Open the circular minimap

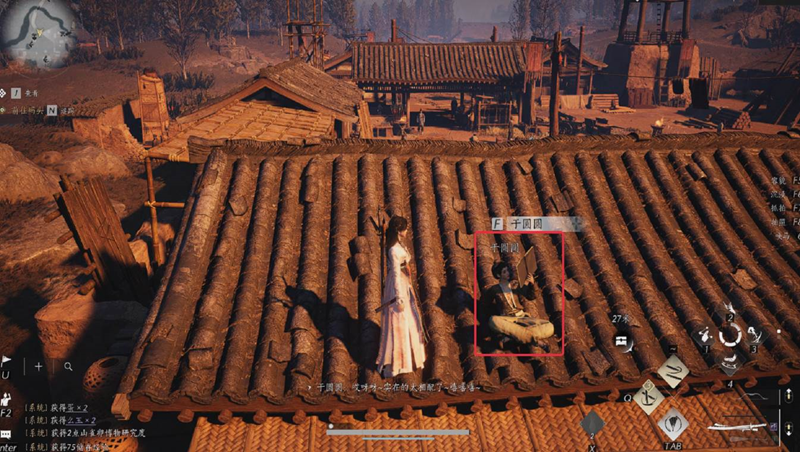pos(36,33)
